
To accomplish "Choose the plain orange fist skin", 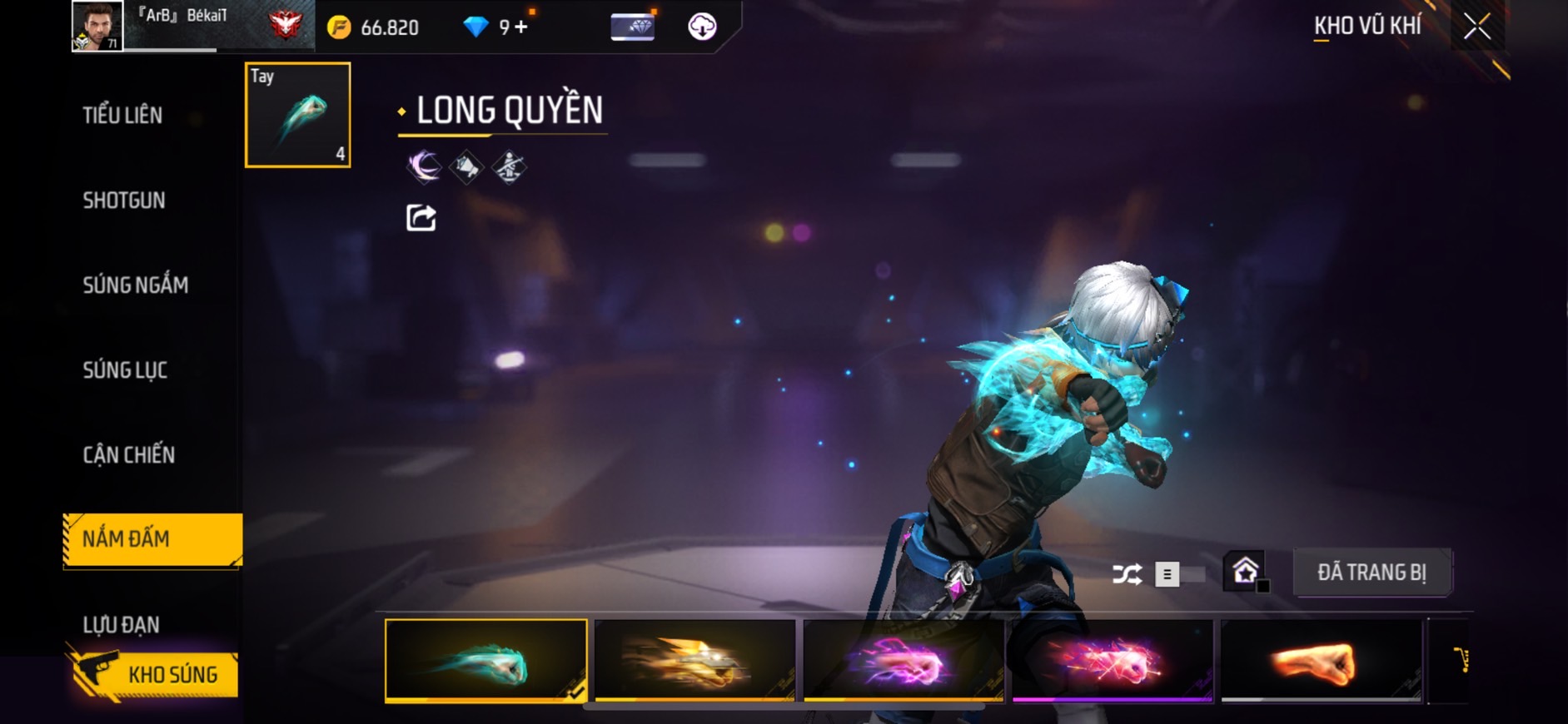I will 1322,662.
